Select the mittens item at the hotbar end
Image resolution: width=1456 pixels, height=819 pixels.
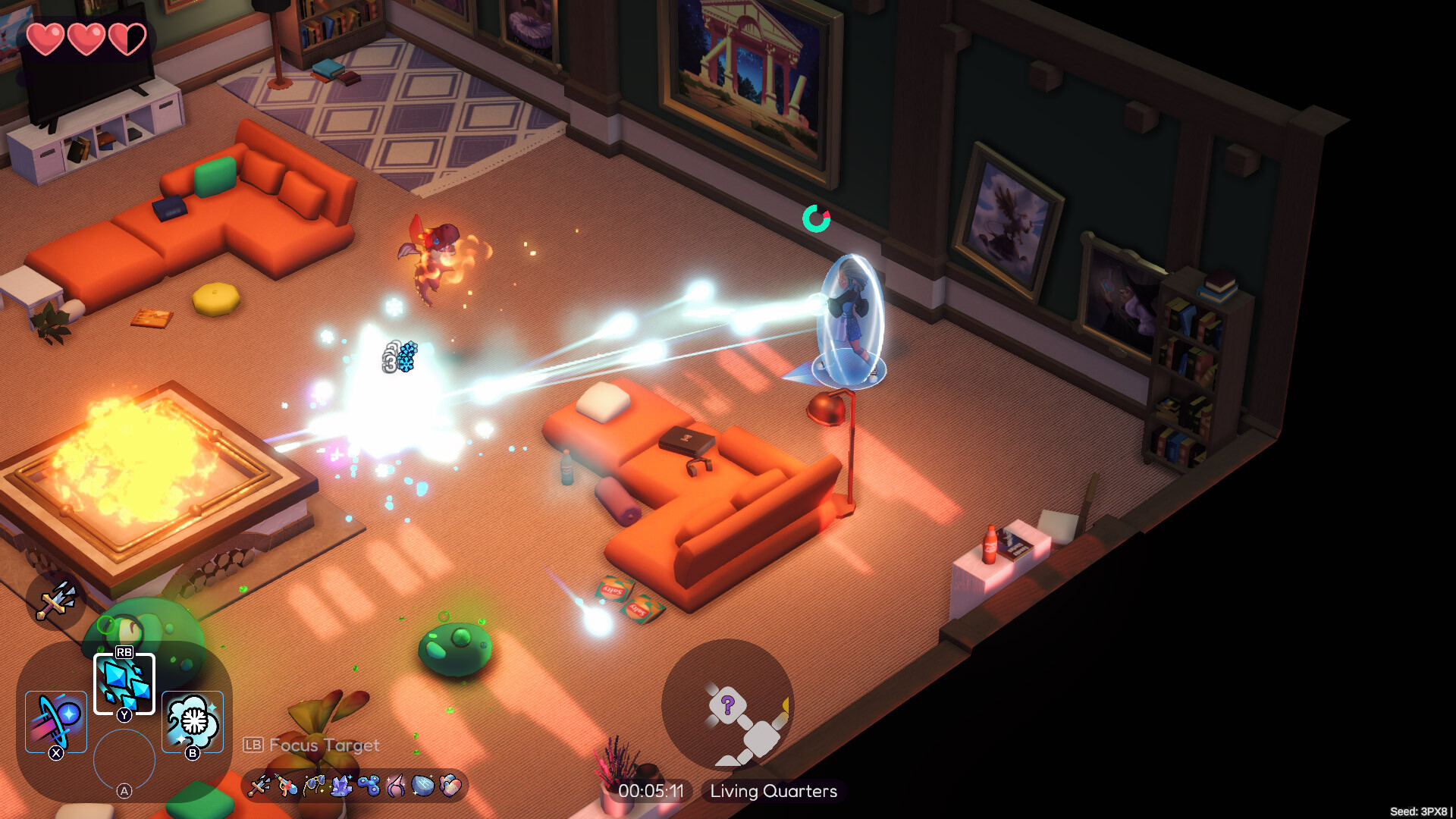[x=450, y=786]
